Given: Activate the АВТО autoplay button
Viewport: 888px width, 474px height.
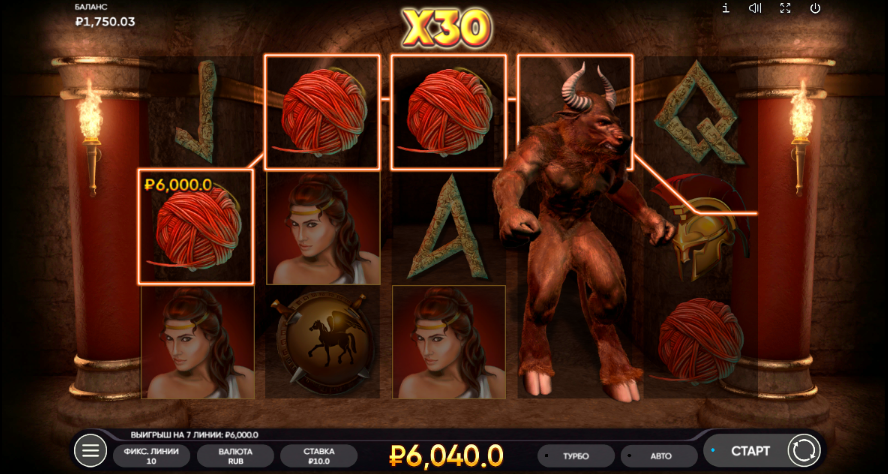Looking at the screenshot, I should tap(660, 456).
